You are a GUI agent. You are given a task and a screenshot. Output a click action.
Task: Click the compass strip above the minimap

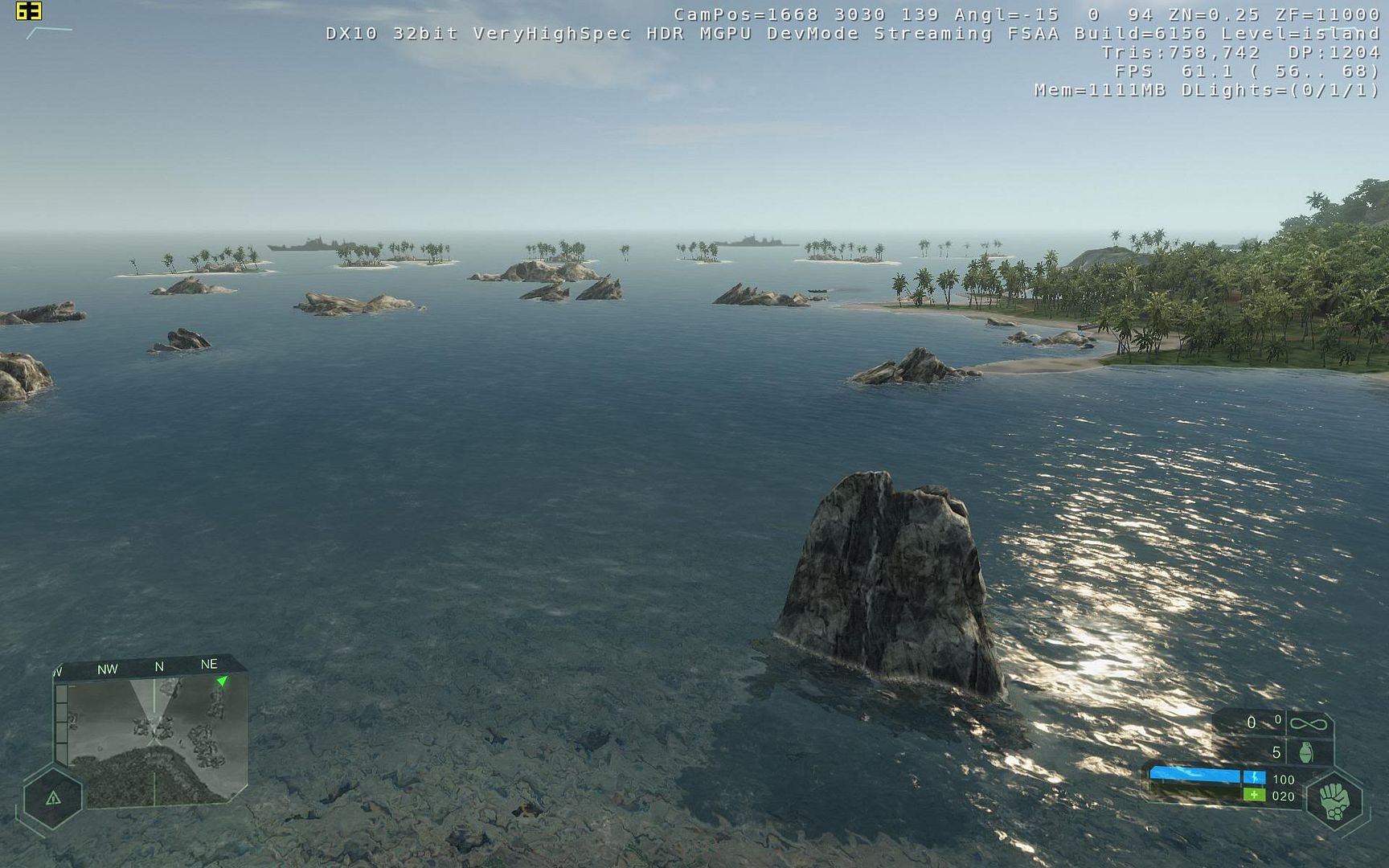tap(153, 666)
